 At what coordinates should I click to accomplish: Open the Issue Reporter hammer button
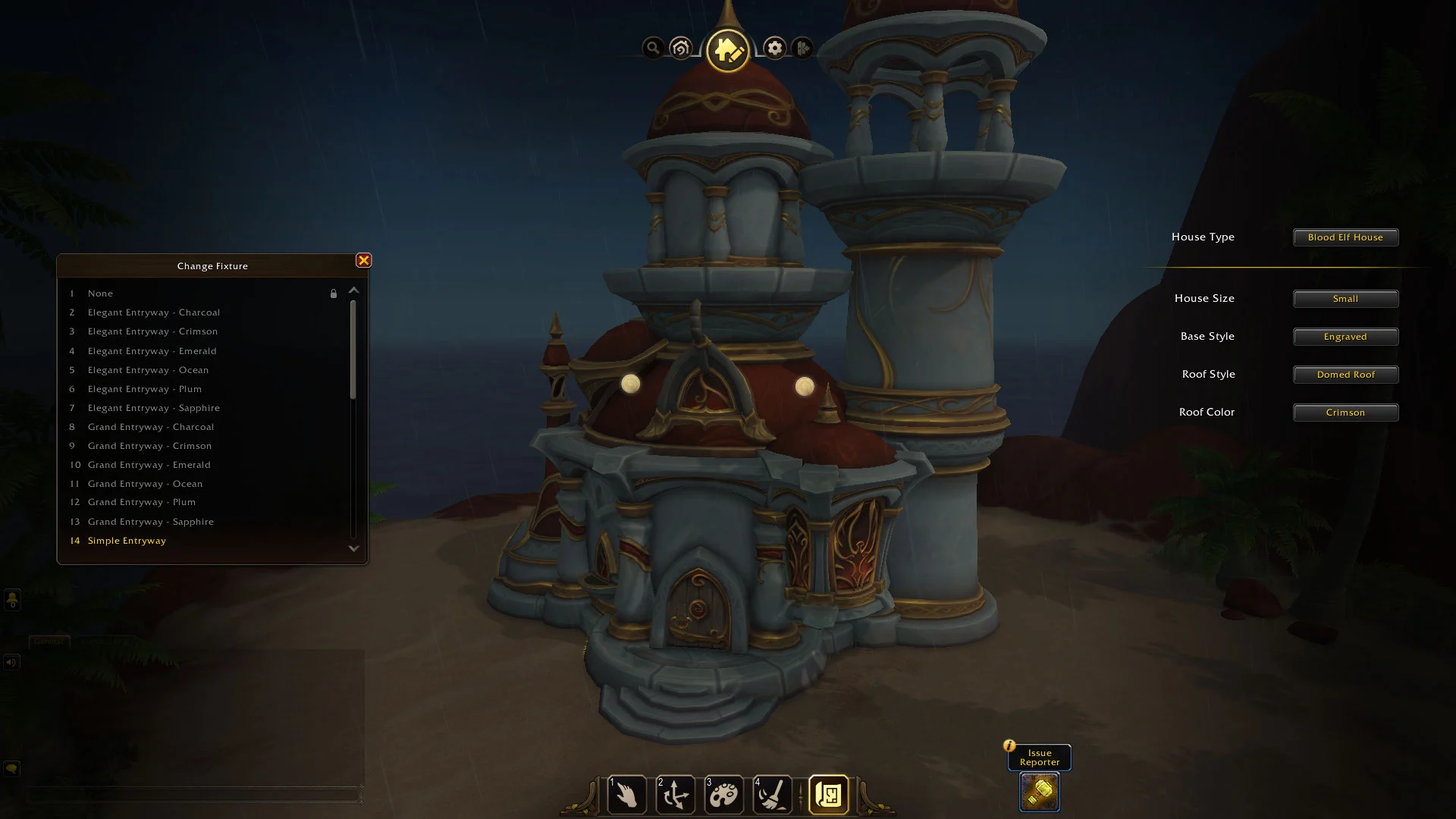click(x=1039, y=792)
